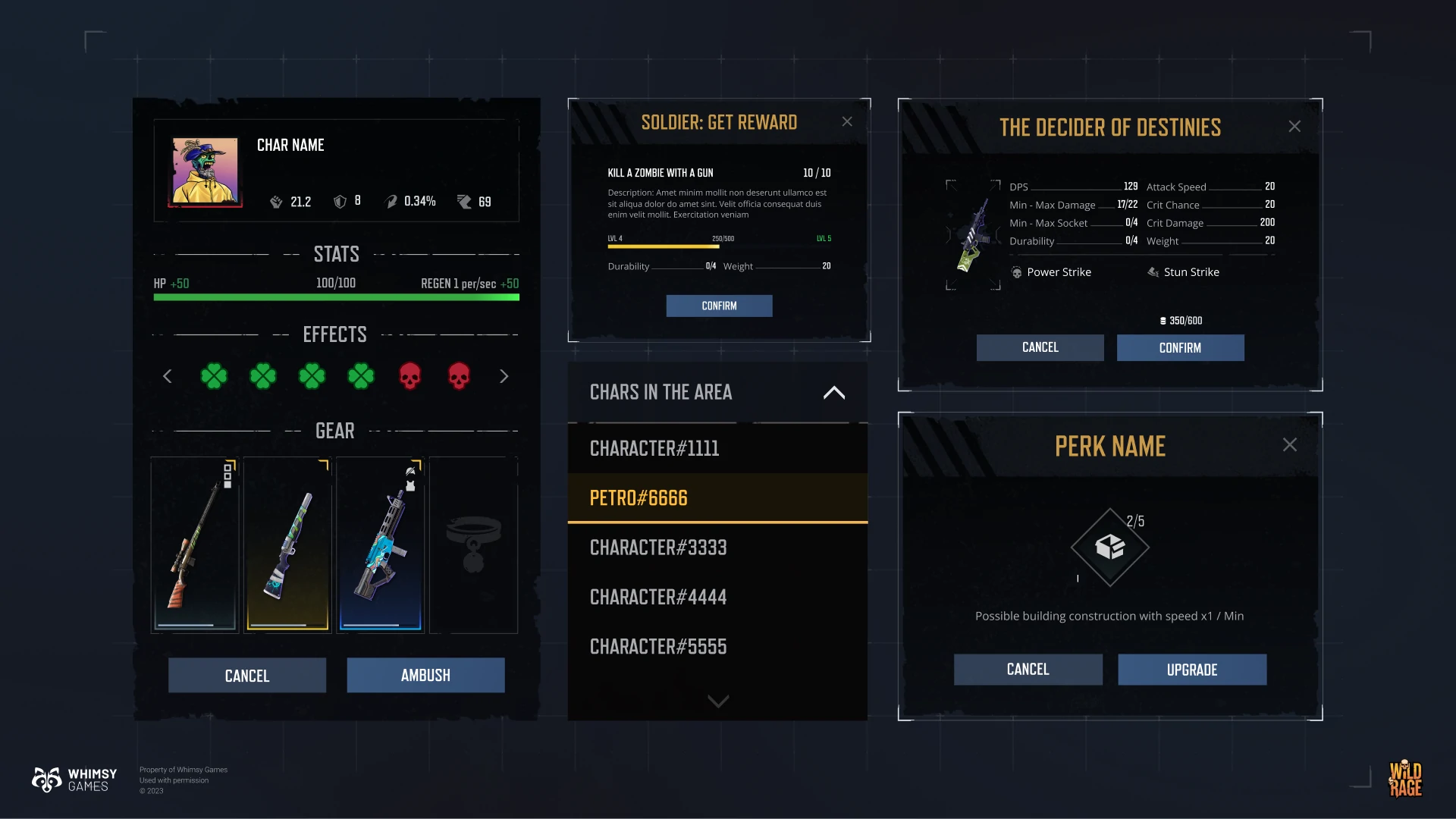This screenshot has width=1456, height=819.
Task: Select CHARACTER#5555 entry
Action: pyautogui.click(x=717, y=646)
